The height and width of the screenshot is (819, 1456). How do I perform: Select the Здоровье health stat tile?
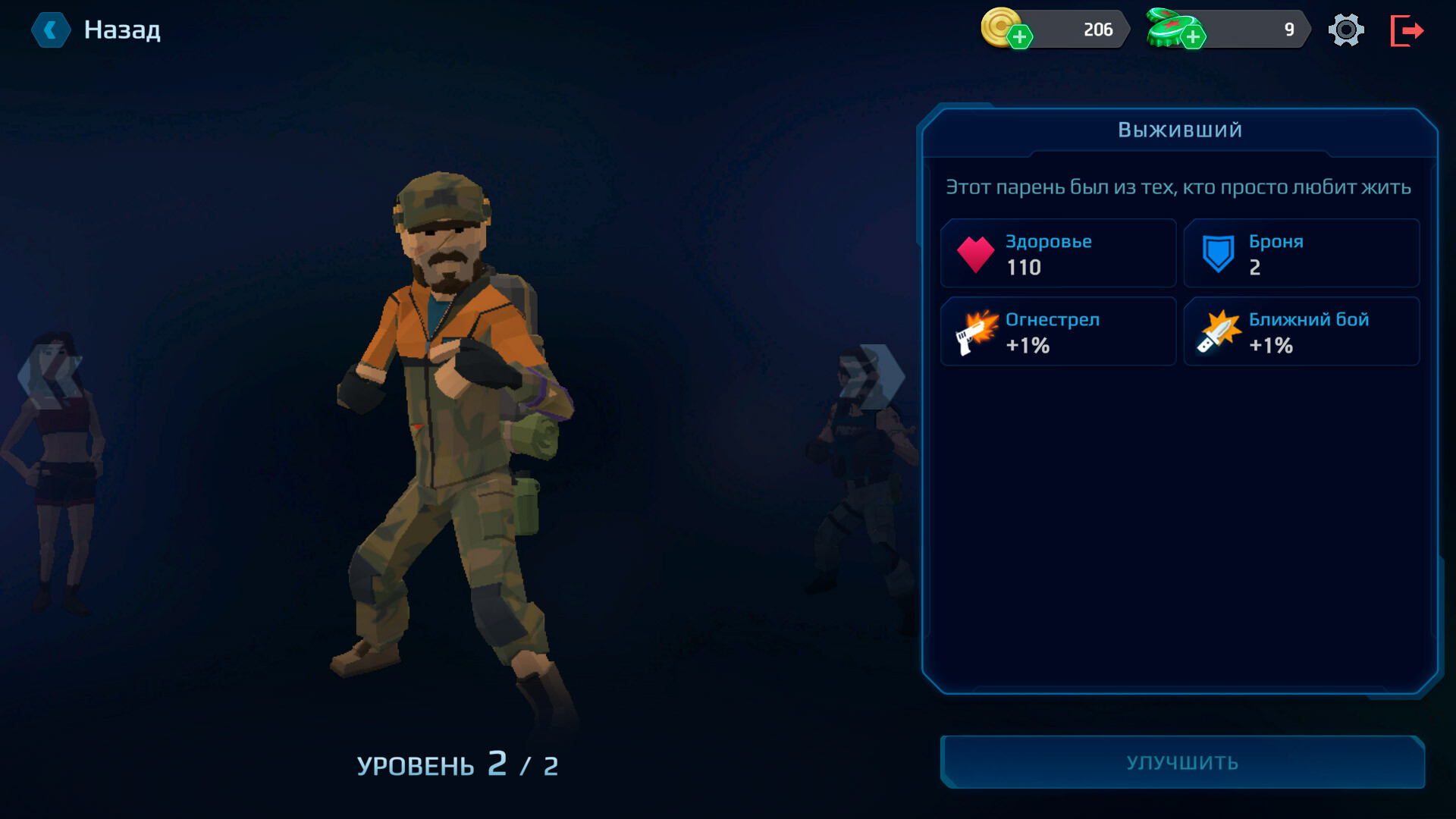pyautogui.click(x=1058, y=253)
